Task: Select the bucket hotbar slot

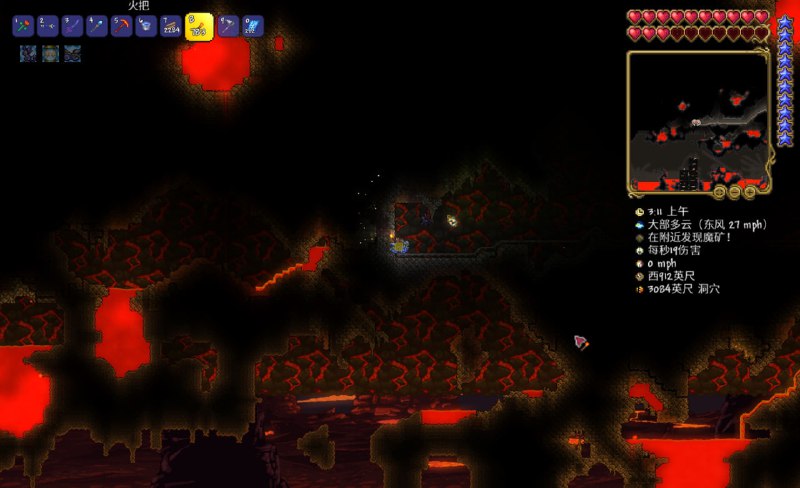Action: [147, 27]
